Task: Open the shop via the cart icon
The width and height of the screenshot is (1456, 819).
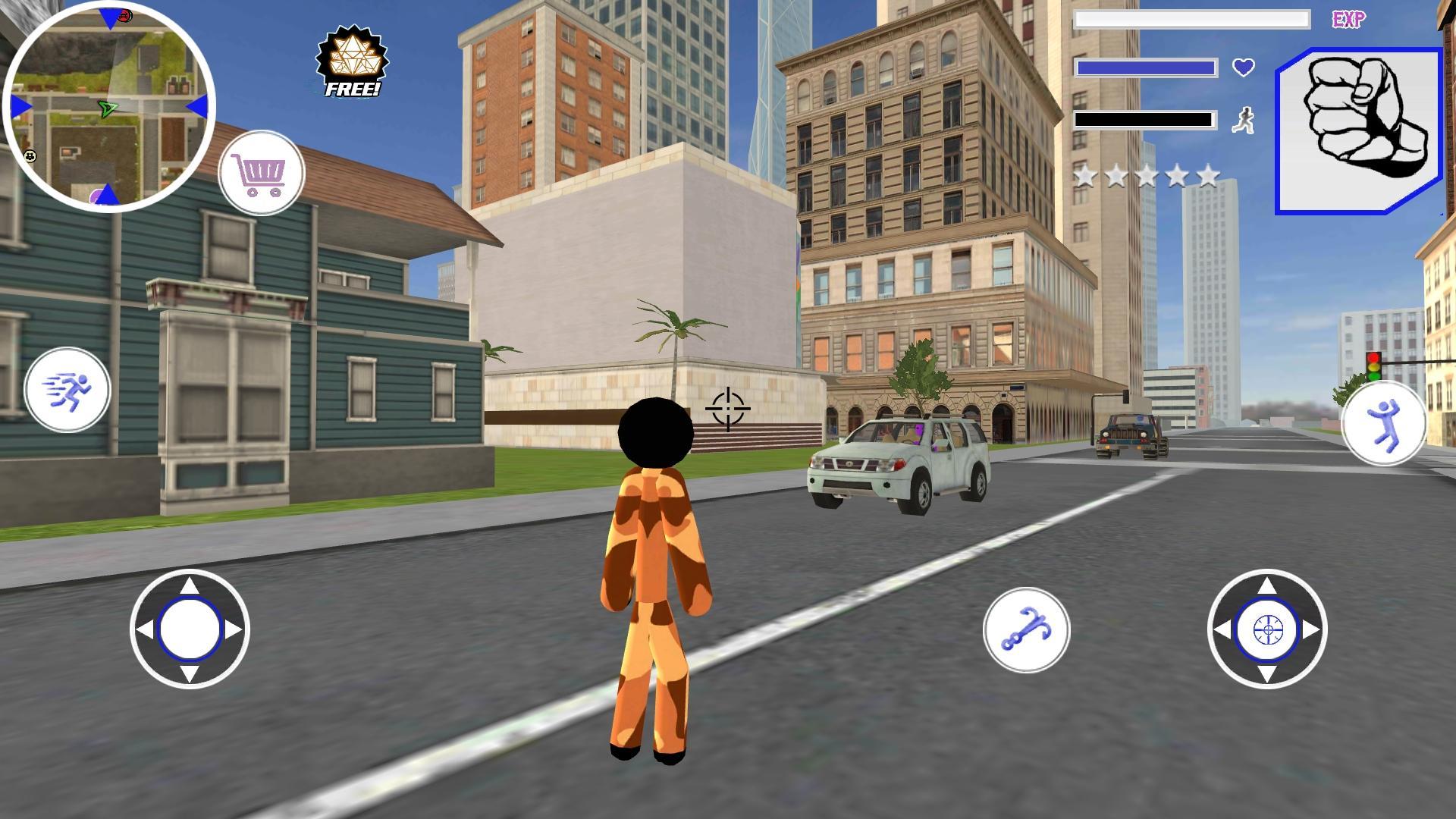Action: (x=262, y=173)
